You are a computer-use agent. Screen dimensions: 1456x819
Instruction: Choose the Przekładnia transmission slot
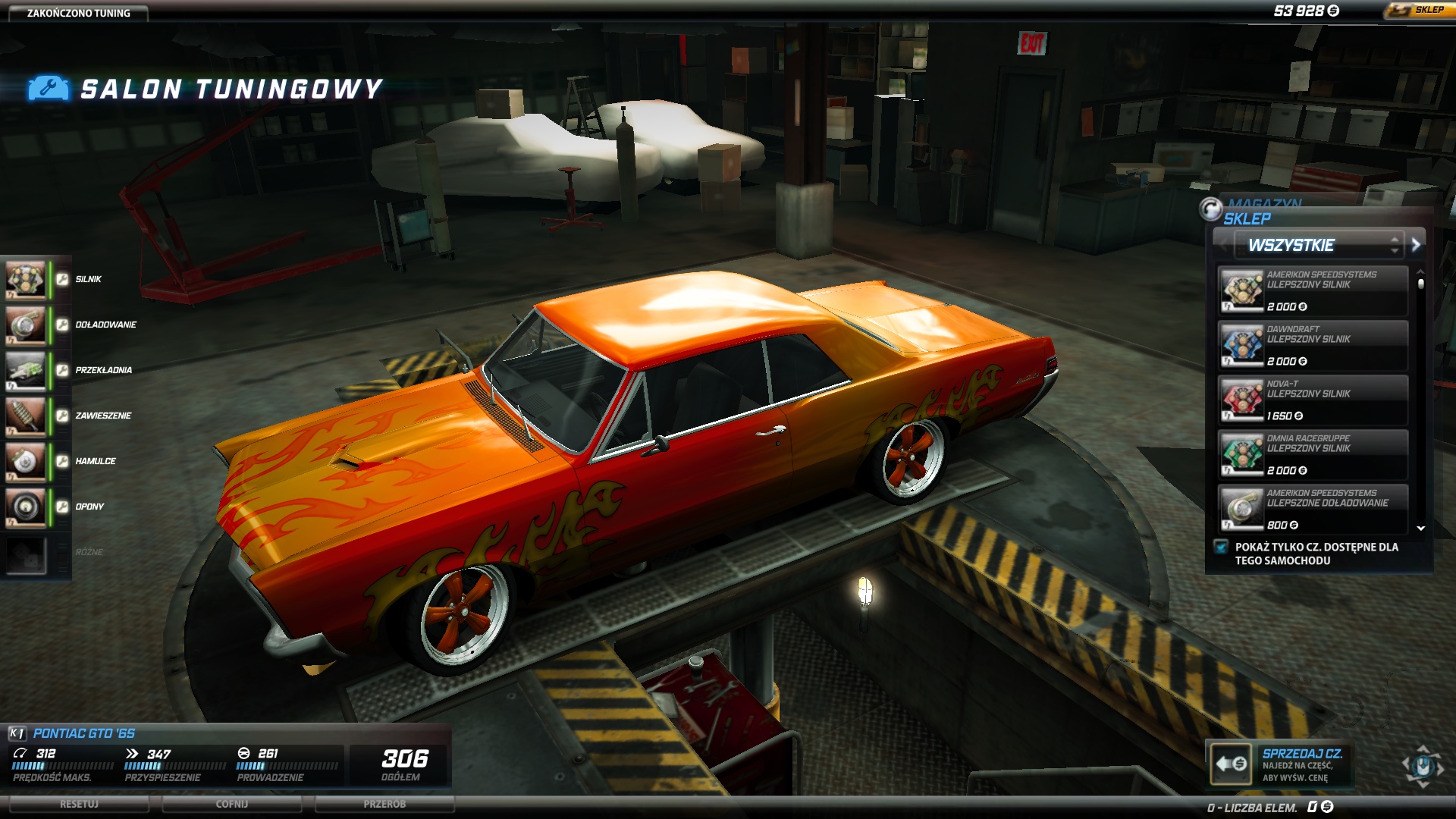(x=27, y=371)
